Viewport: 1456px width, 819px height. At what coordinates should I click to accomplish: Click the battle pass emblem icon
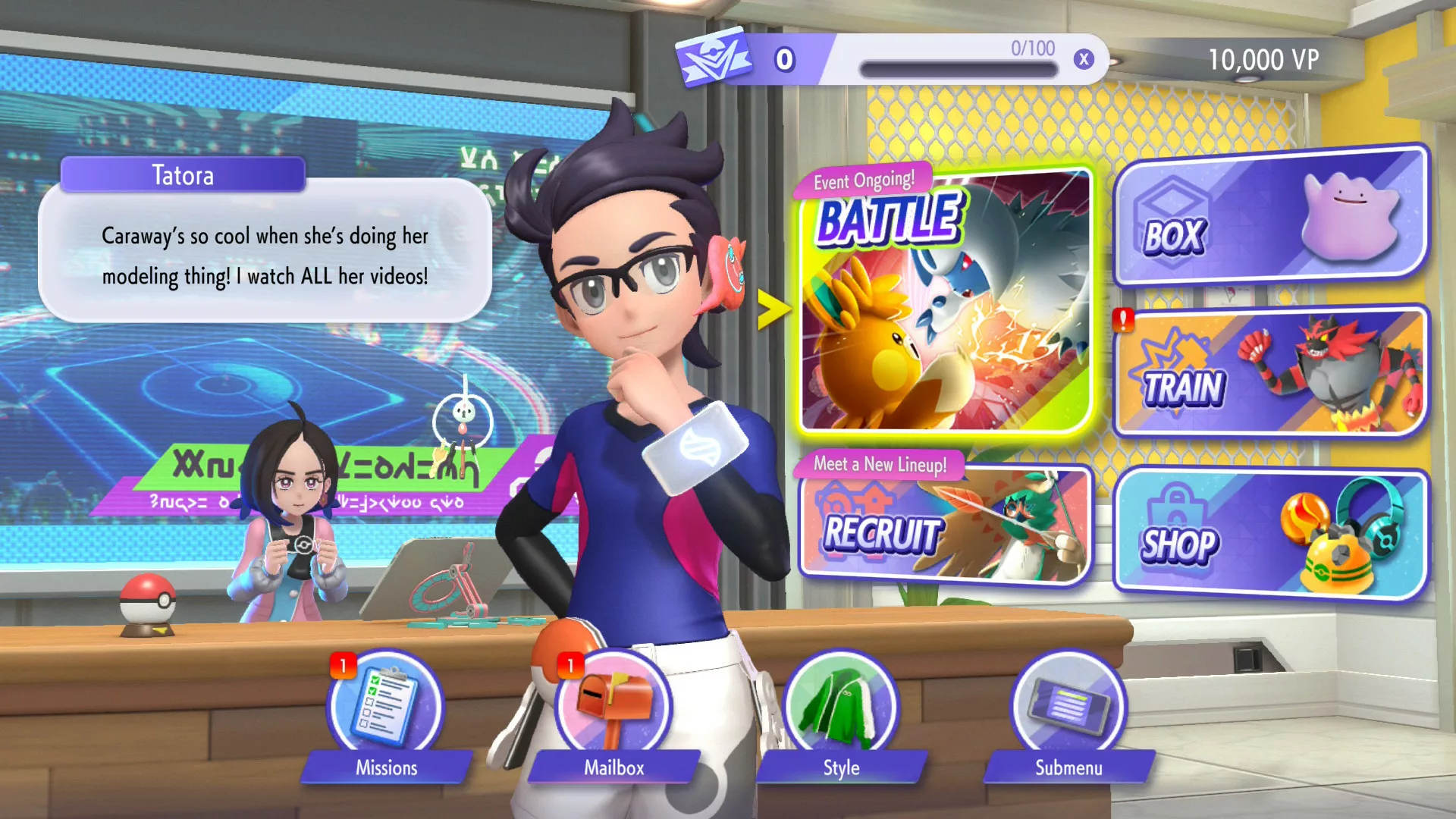click(712, 58)
